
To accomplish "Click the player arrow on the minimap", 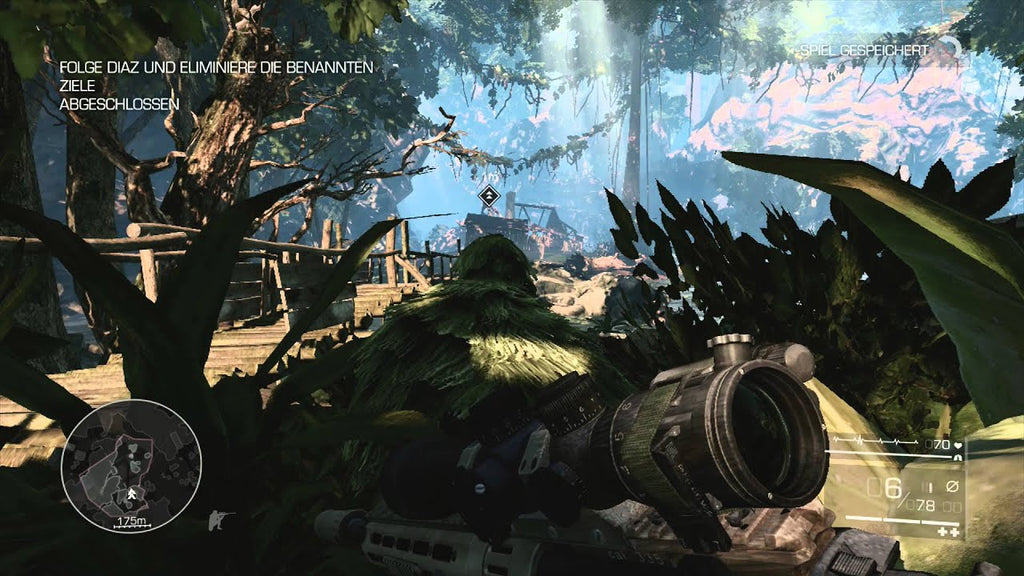I will (x=132, y=493).
